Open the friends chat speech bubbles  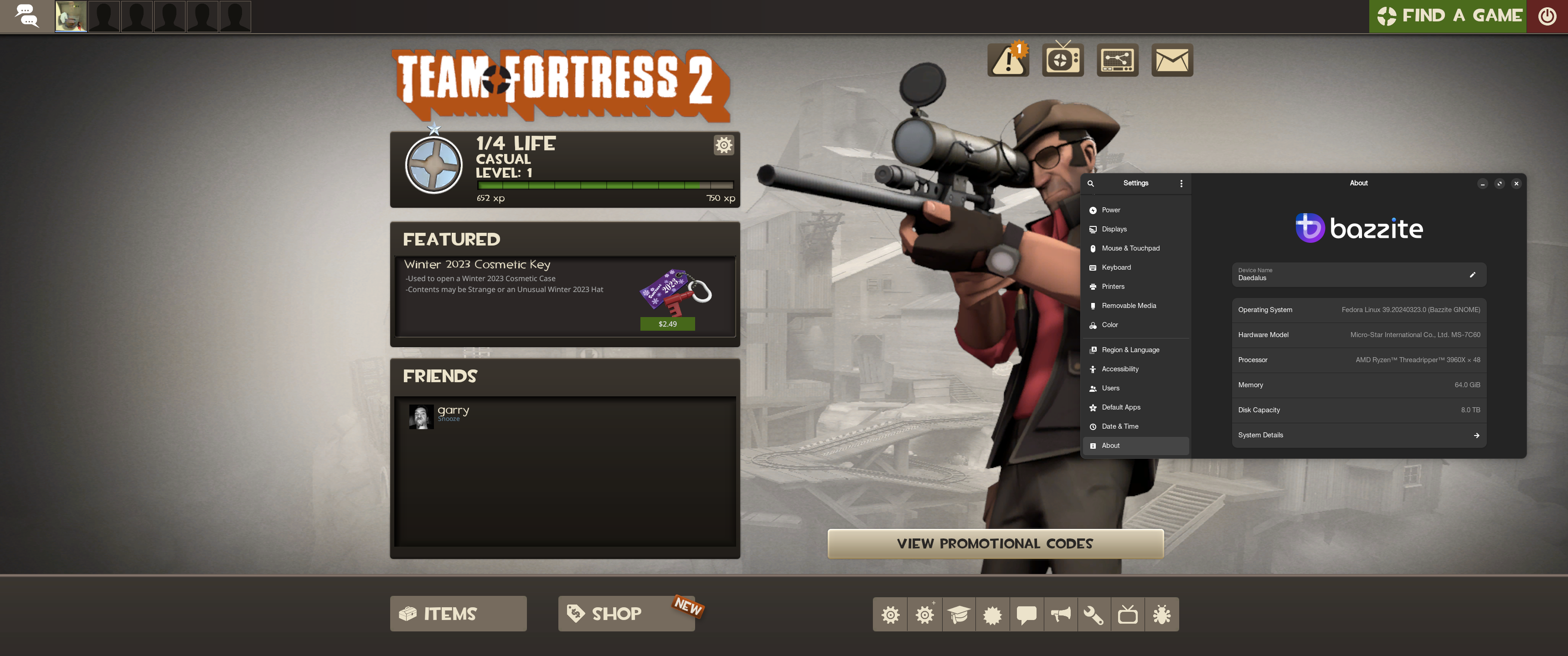coord(26,16)
